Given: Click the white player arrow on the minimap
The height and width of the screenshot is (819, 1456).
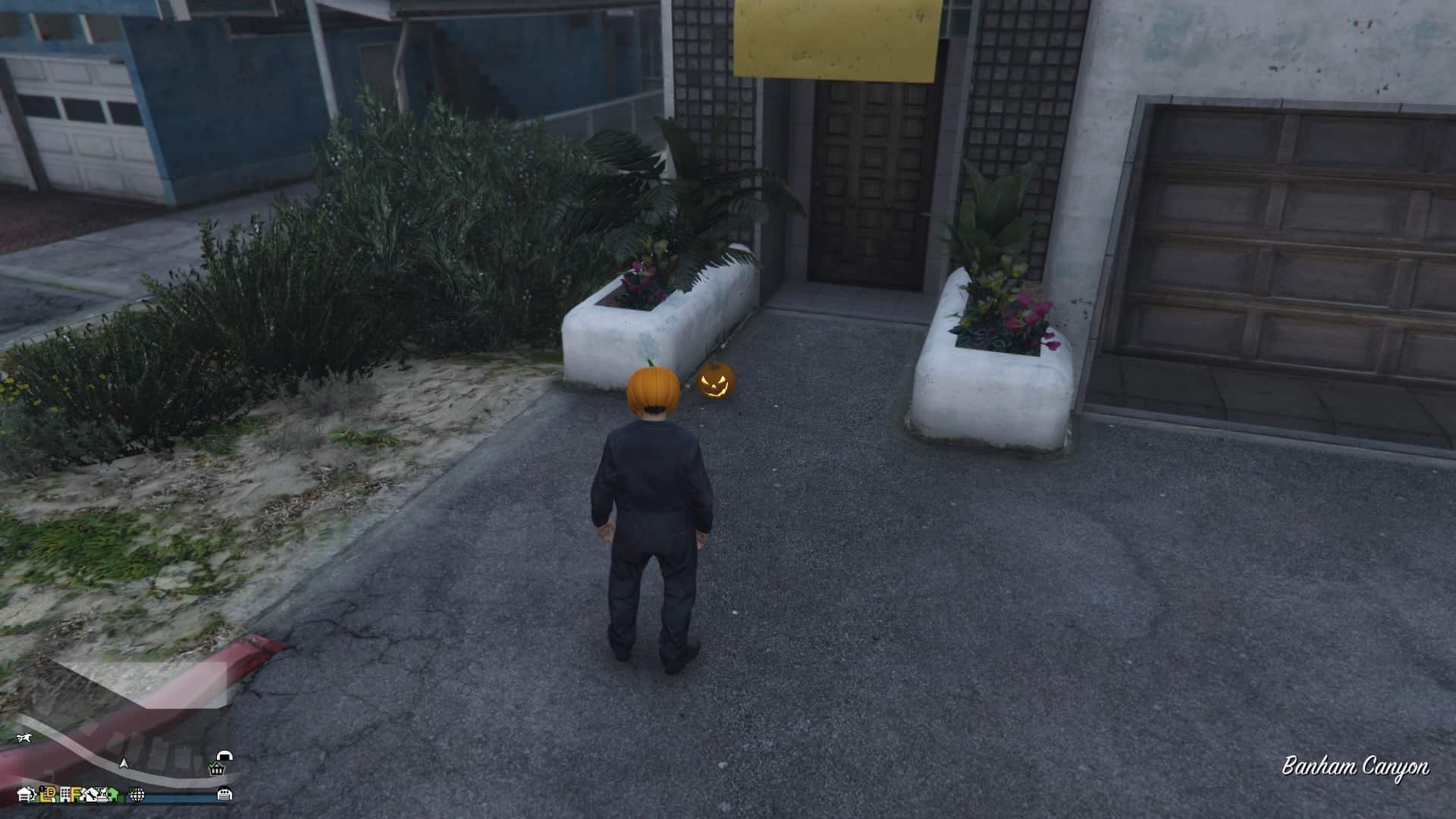Looking at the screenshot, I should [124, 764].
